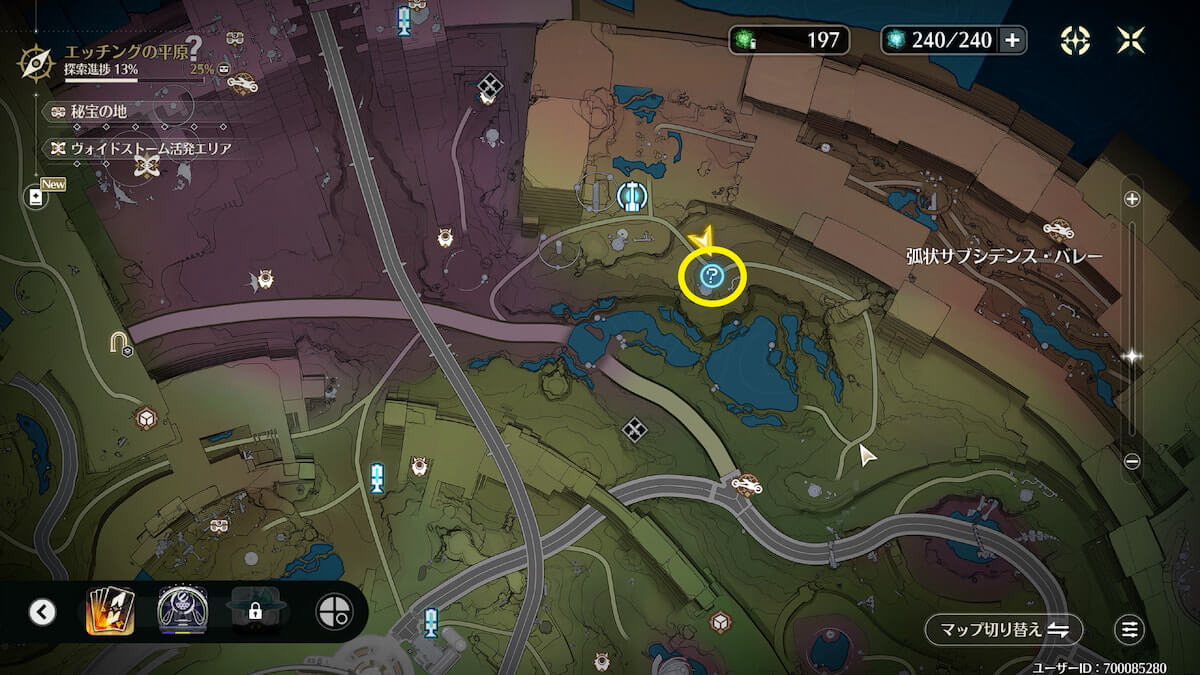Select the 秘宝の地 tracker entry

click(92, 112)
